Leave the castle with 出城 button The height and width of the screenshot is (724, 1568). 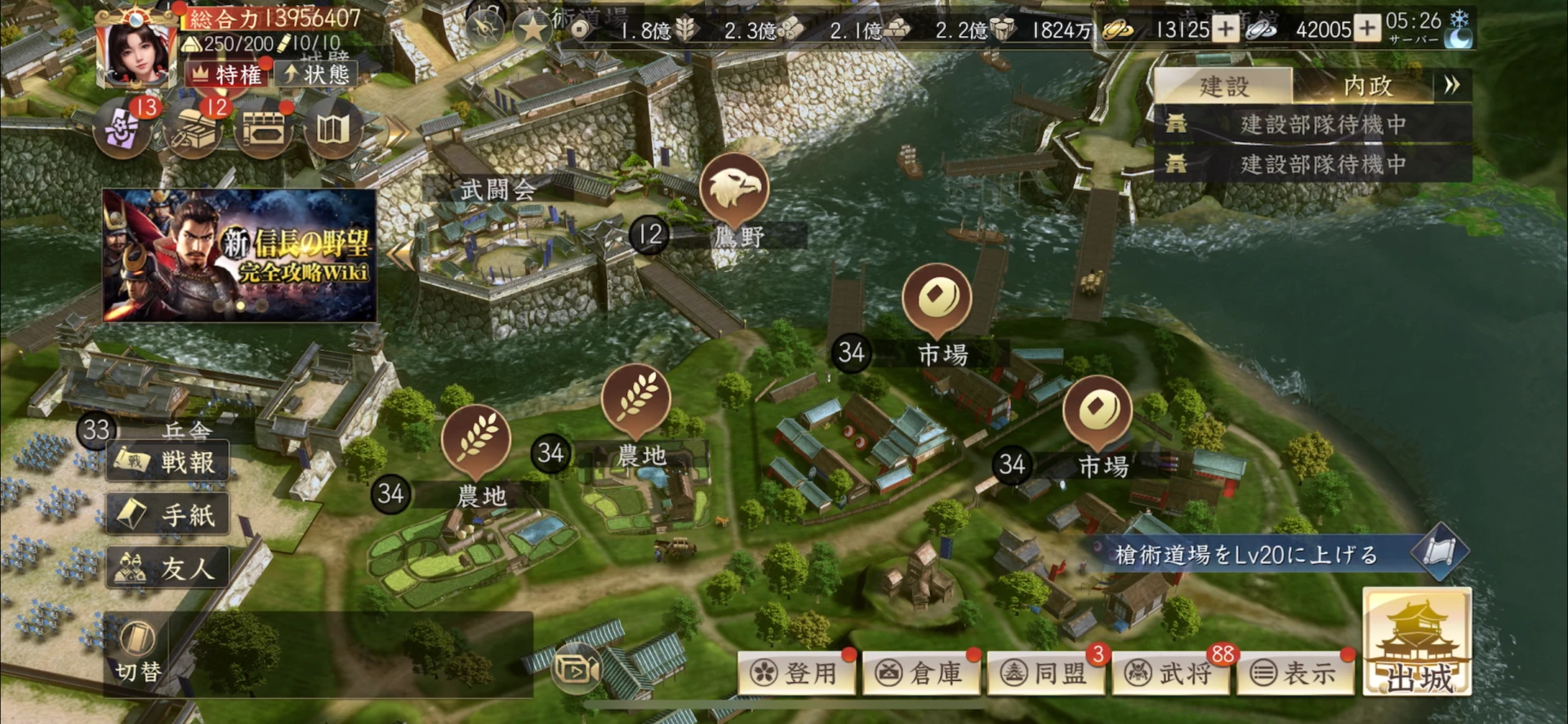point(1417,643)
